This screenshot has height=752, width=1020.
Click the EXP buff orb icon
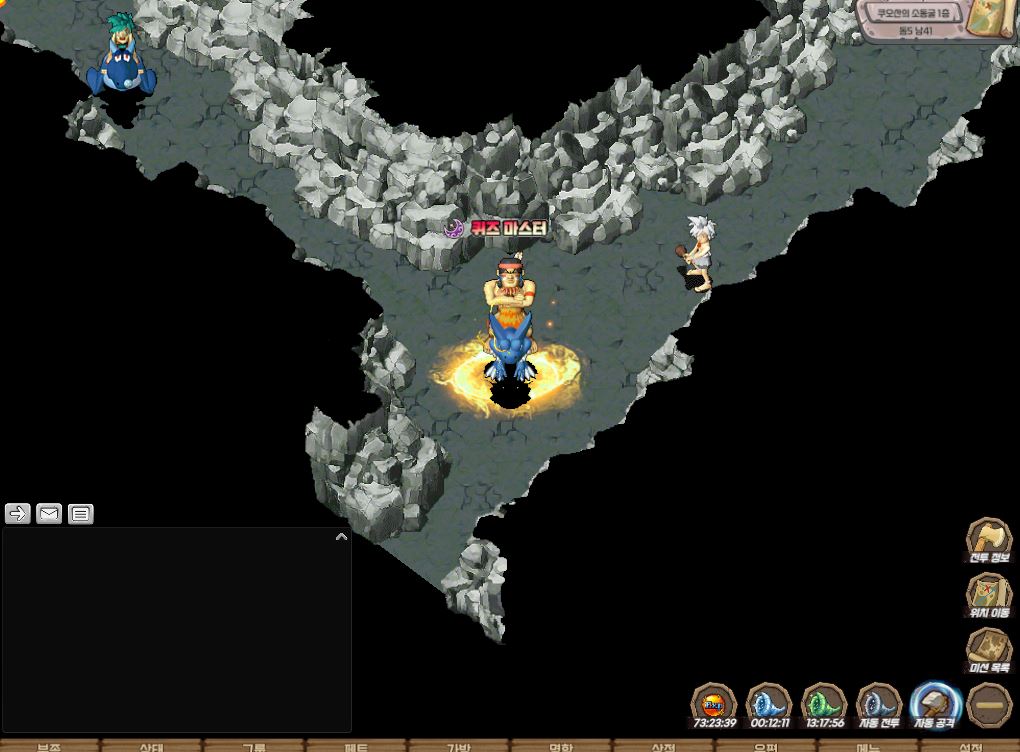coord(714,704)
